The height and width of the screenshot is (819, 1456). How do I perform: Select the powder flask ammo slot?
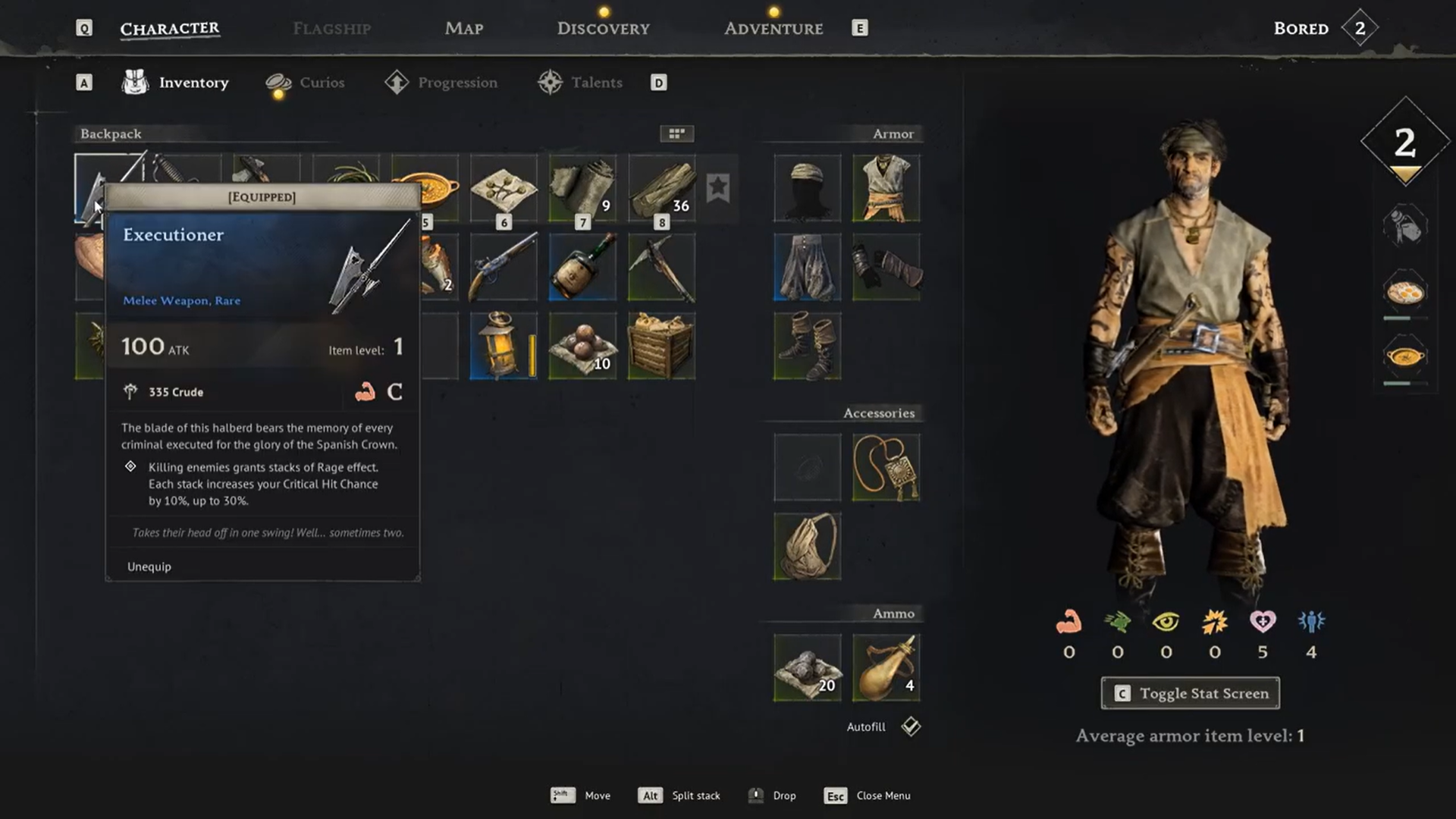[886, 667]
